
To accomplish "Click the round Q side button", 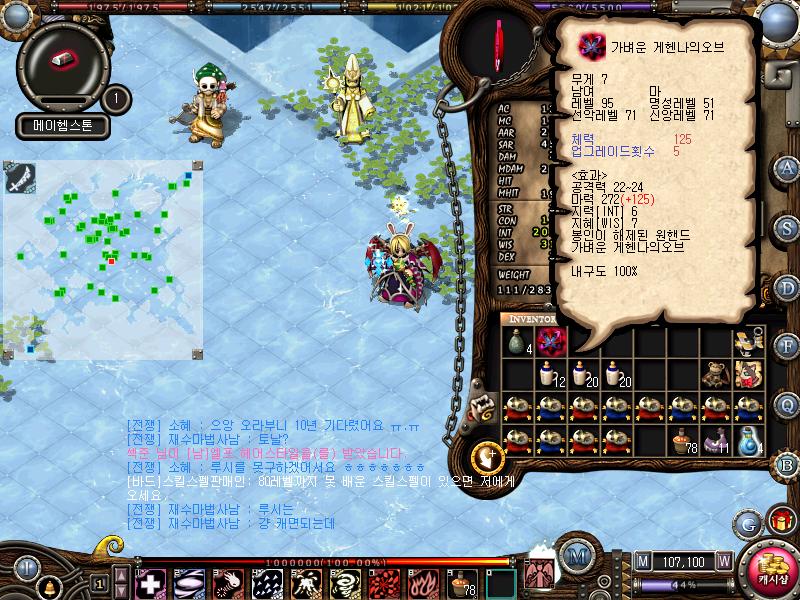I will (787, 405).
